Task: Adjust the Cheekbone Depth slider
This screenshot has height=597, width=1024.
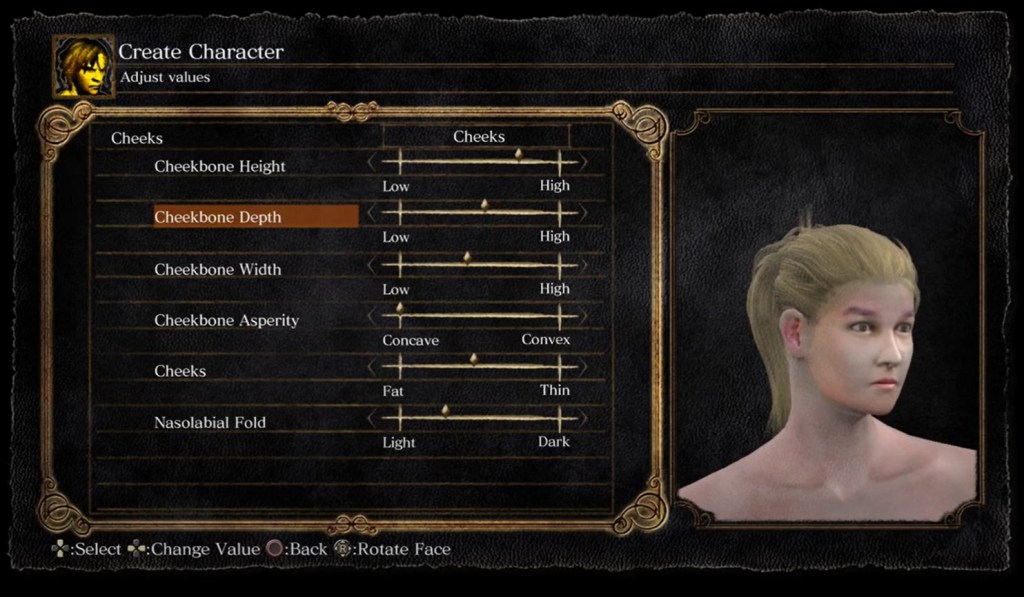Action: (x=485, y=211)
